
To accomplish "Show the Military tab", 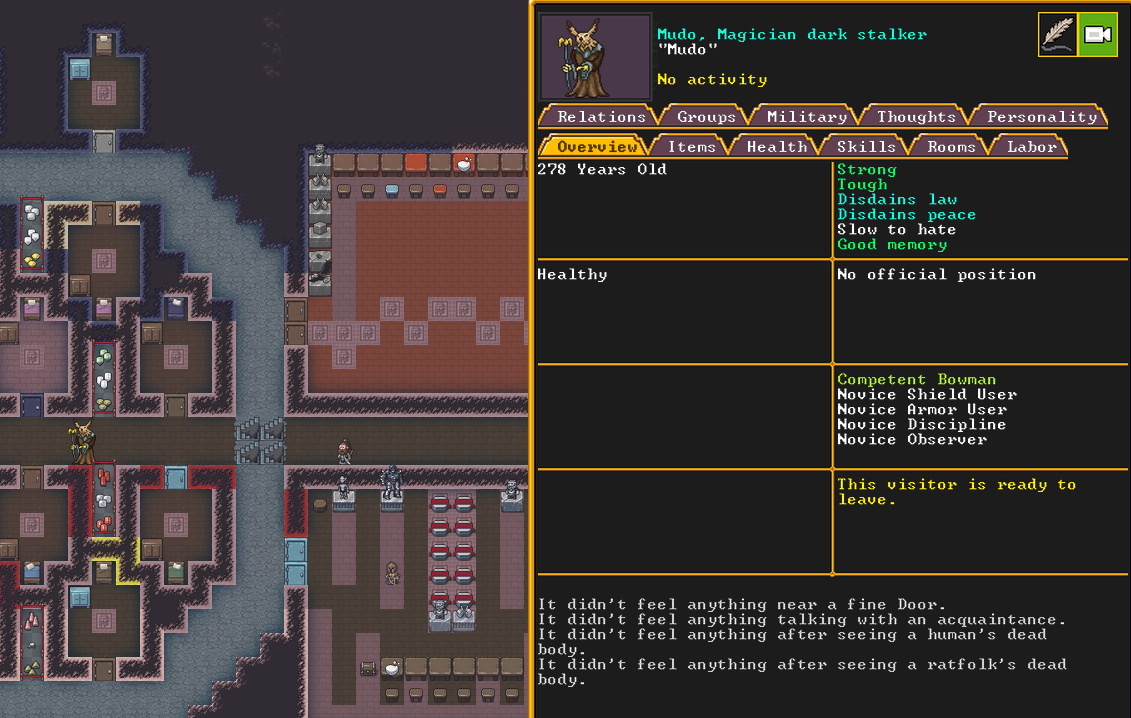I will (x=806, y=117).
